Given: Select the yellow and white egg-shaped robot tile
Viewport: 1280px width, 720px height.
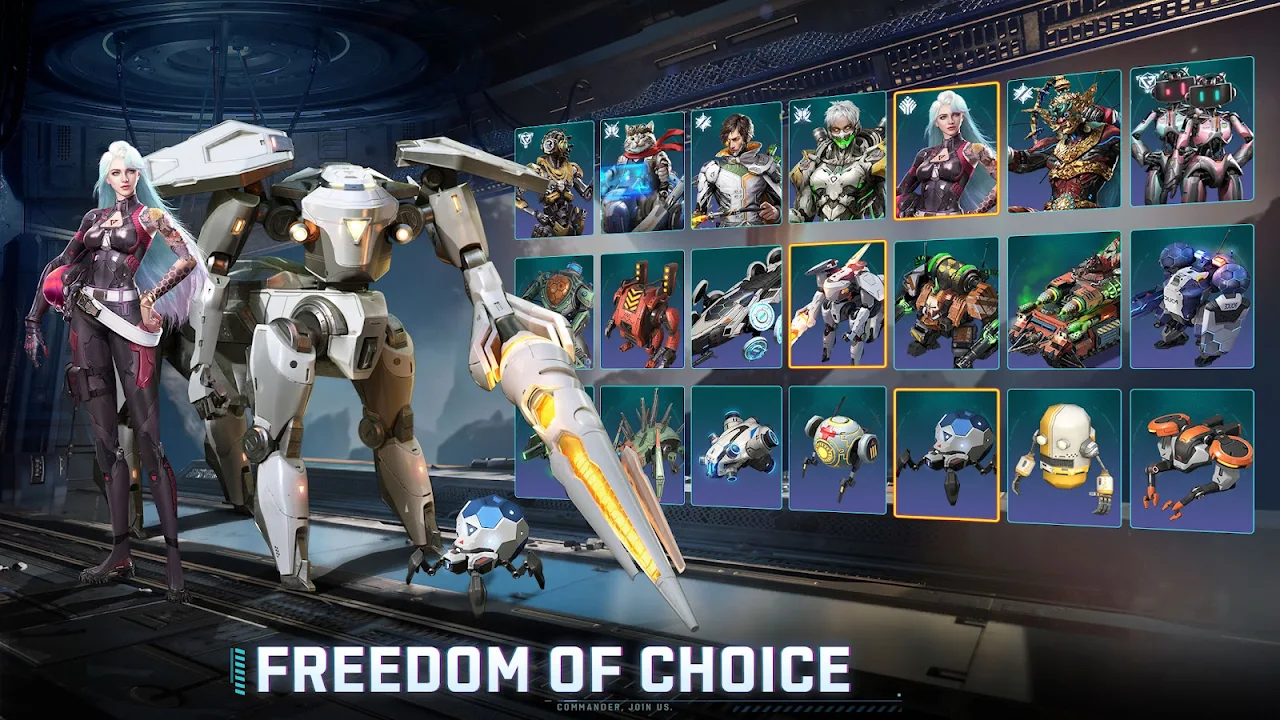Looking at the screenshot, I should (x=1064, y=456).
